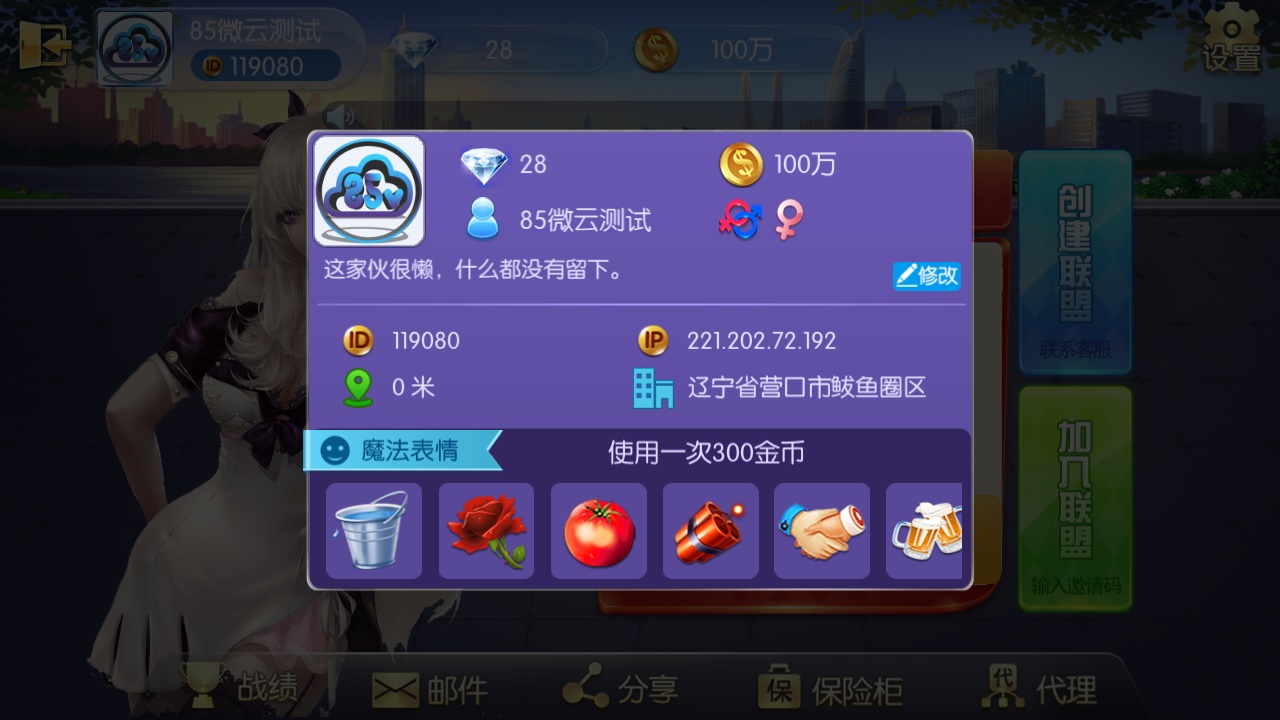Throw the water bucket magic emoji
The width and height of the screenshot is (1280, 720).
pyautogui.click(x=373, y=531)
